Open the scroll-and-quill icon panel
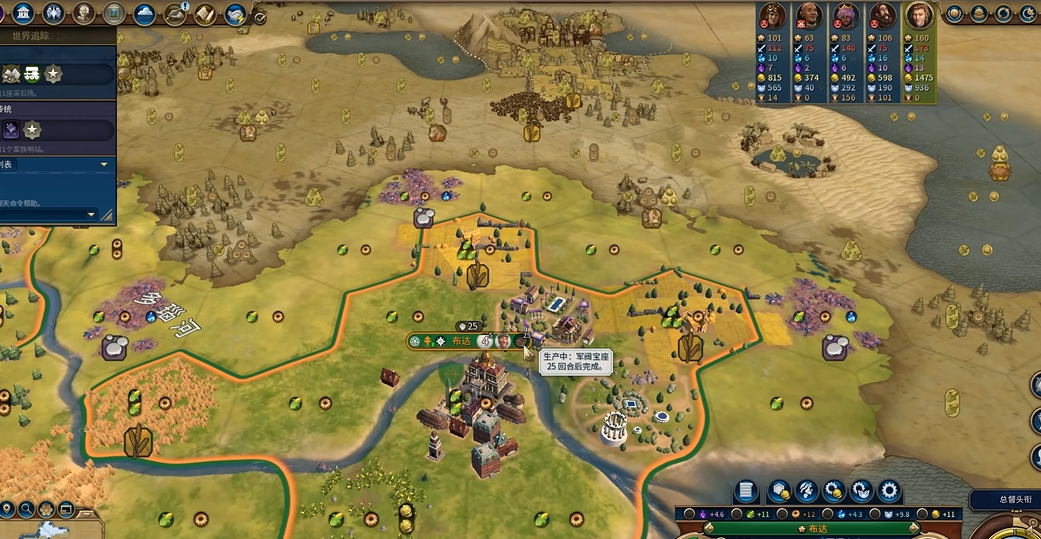The height and width of the screenshot is (539, 1041). point(205,14)
